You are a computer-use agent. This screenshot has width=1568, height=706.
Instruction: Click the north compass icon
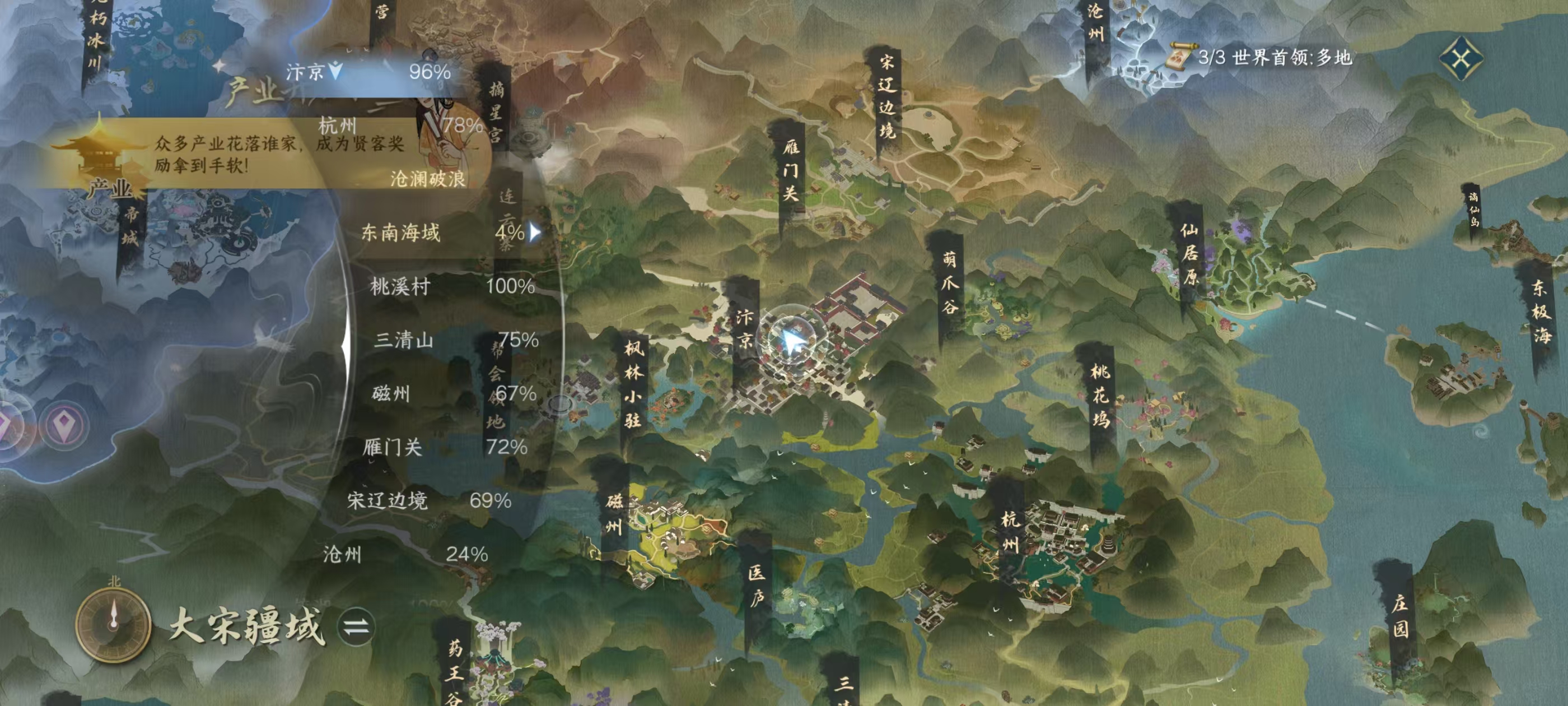pos(113,624)
